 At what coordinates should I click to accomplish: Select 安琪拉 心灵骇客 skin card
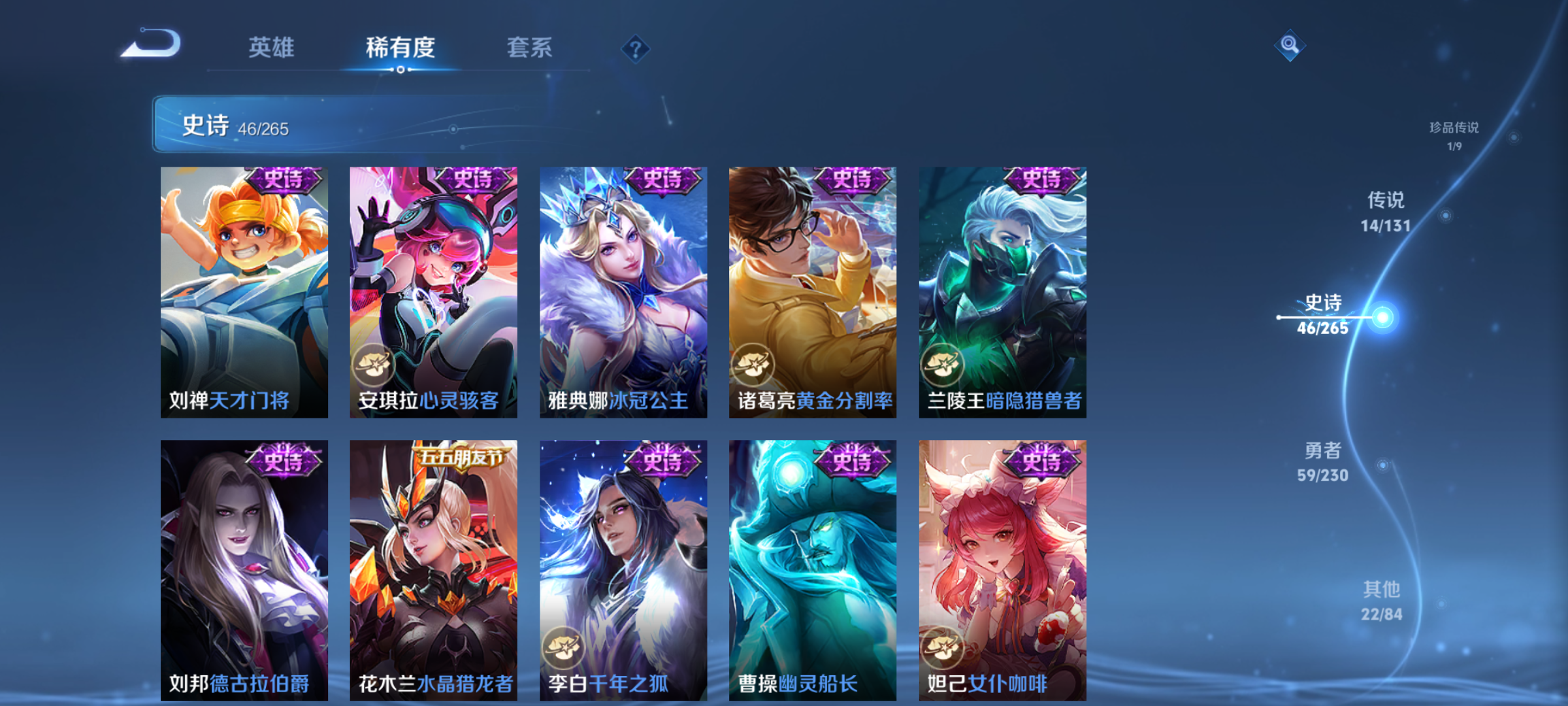point(433,292)
